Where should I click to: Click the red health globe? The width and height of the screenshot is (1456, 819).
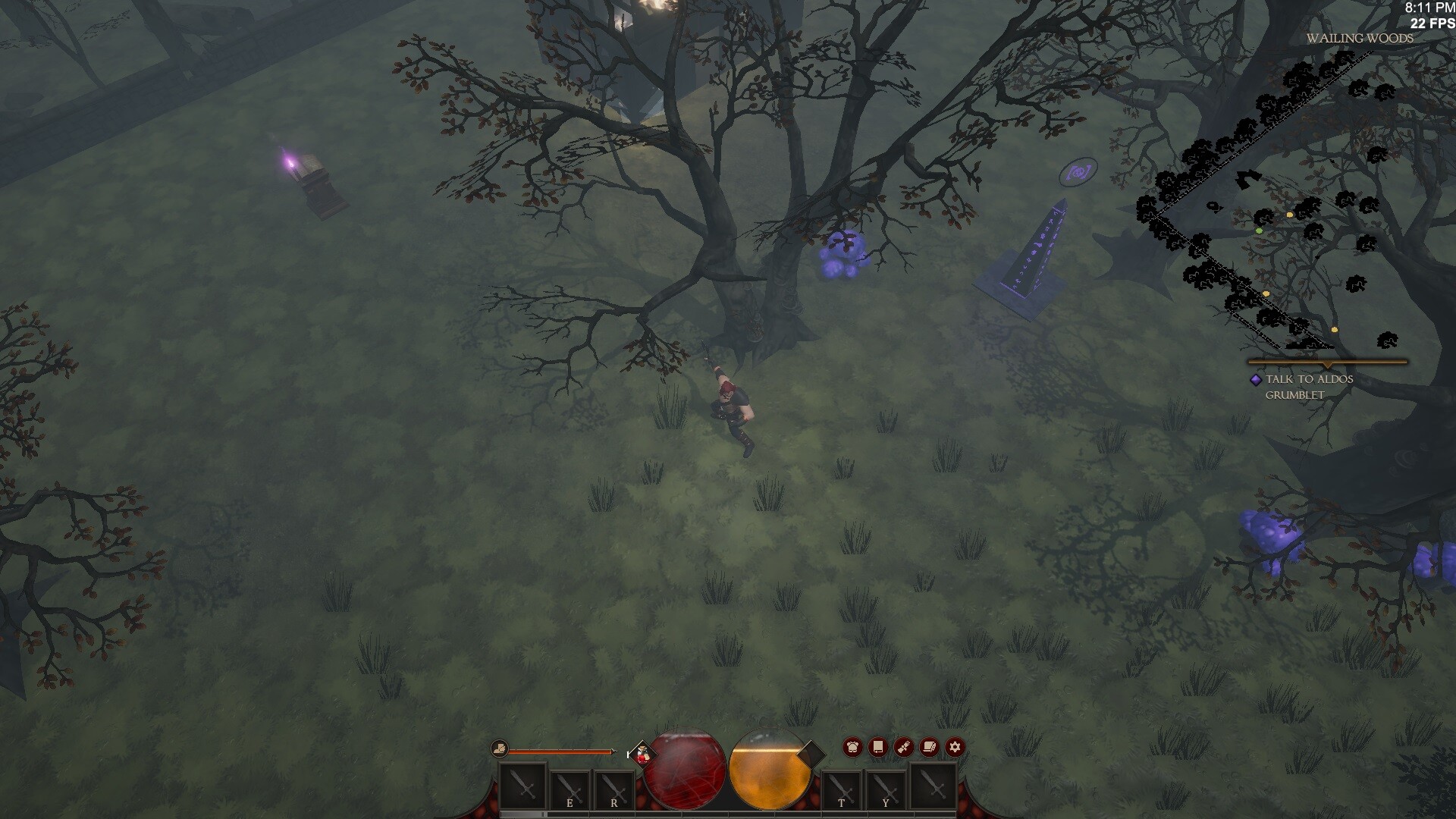[x=684, y=770]
